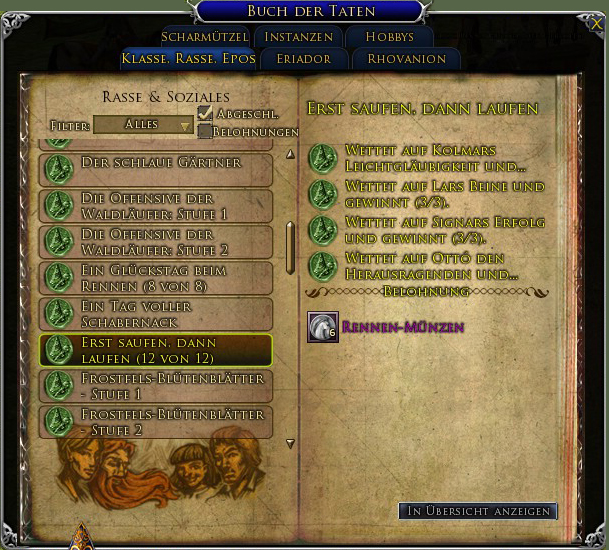
Task: Choose Frostfels-Blütenblätter Stufe 1 deed
Action: (156, 386)
